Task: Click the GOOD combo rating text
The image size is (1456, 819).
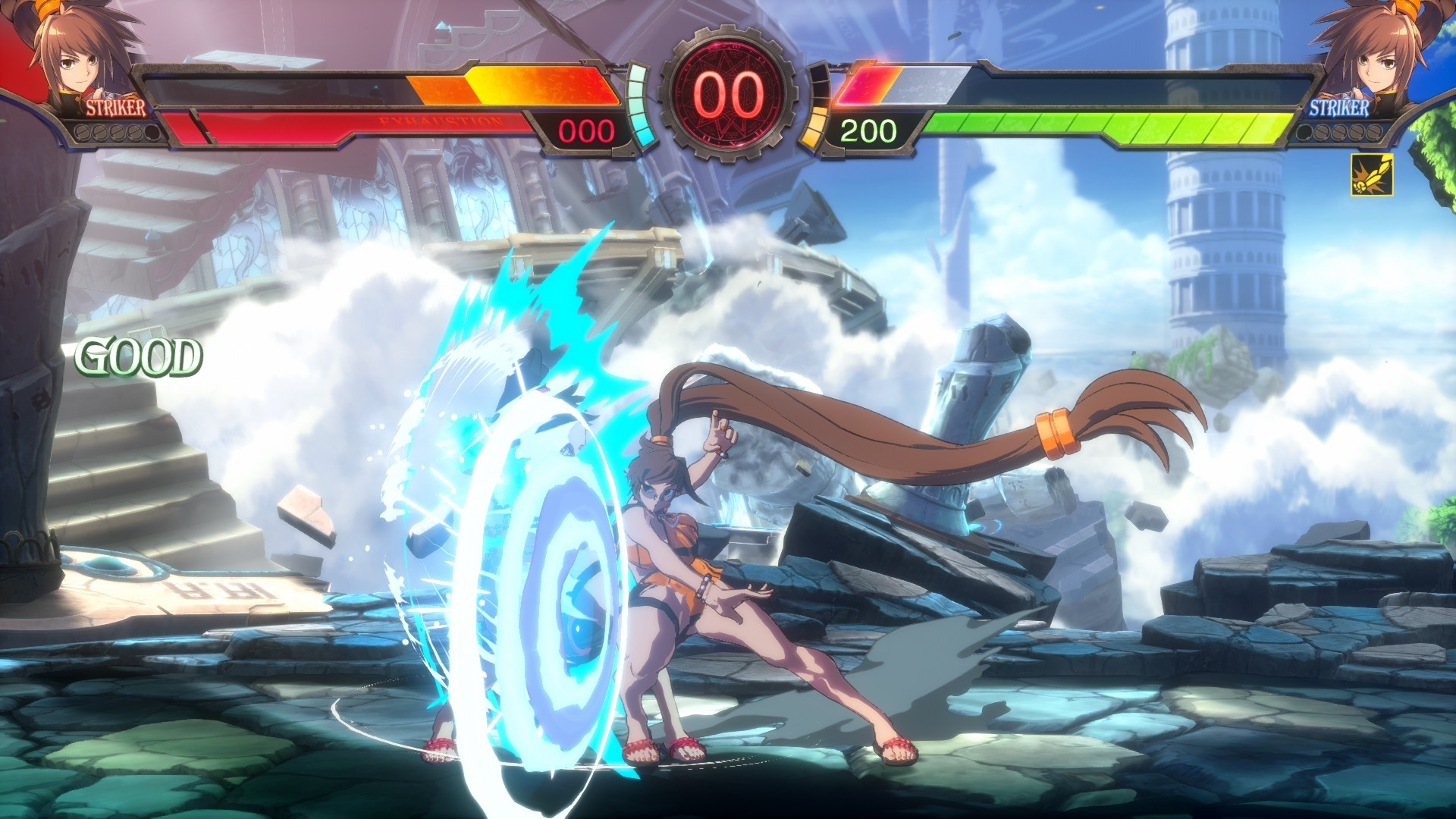Action: (138, 356)
